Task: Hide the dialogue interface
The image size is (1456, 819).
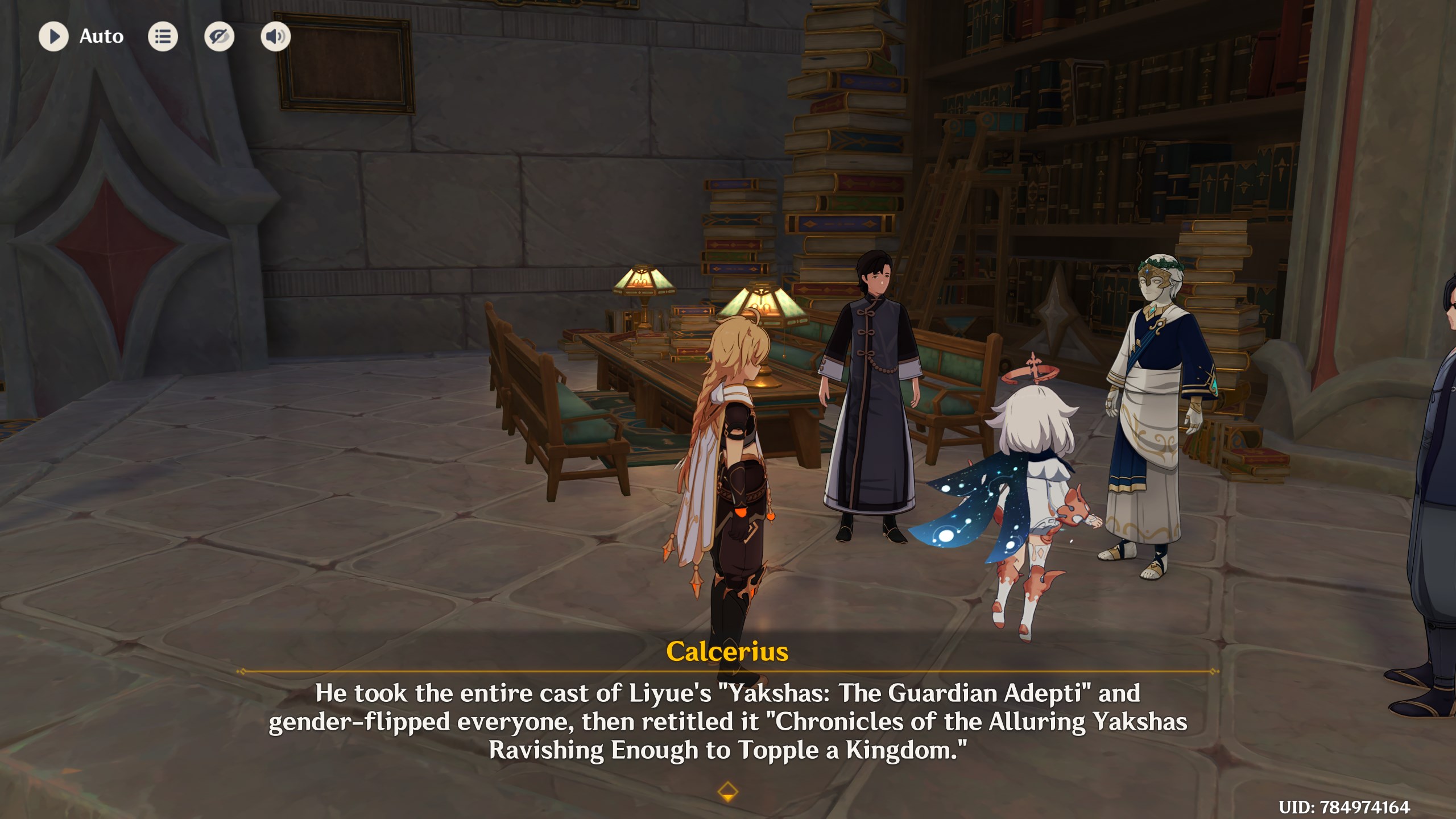Action: [219, 36]
